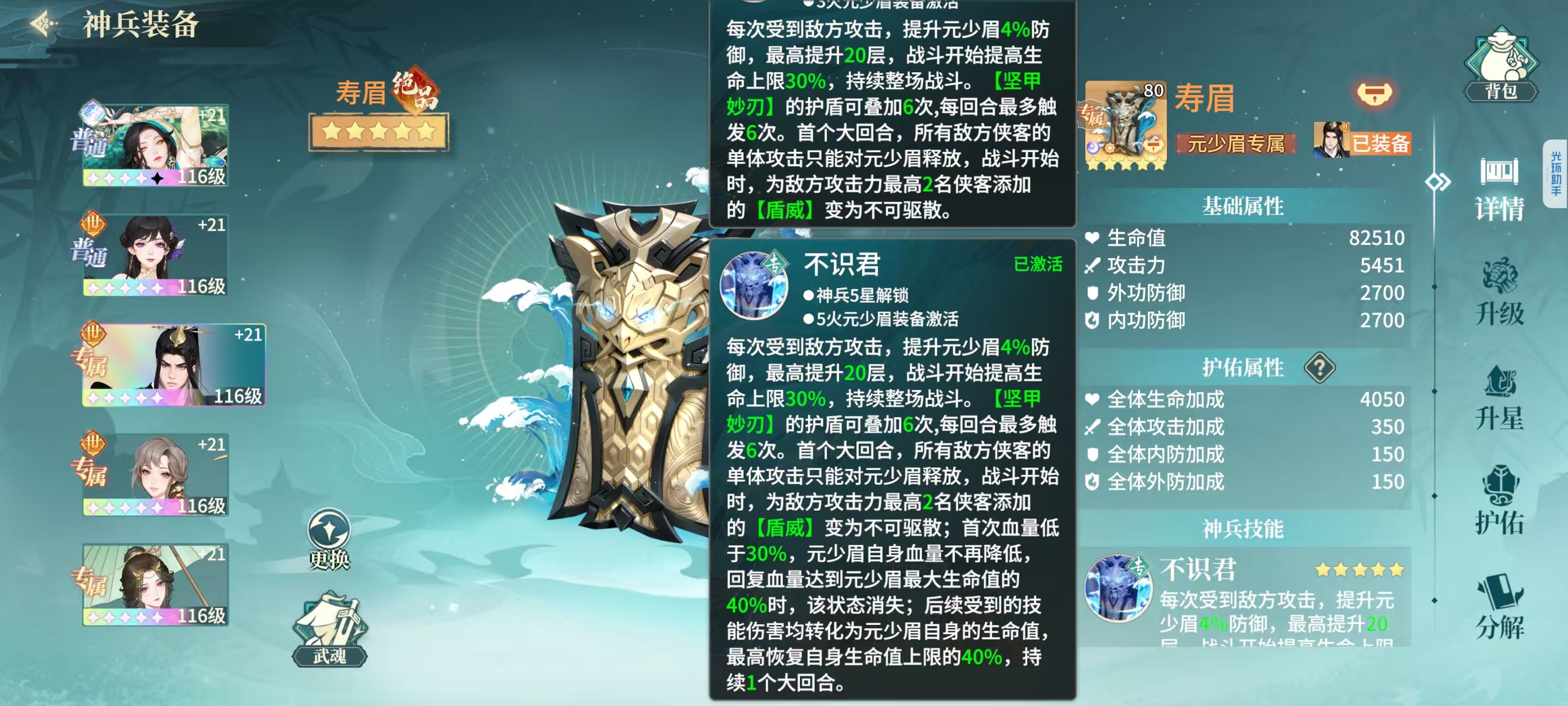The width and height of the screenshot is (1568, 706).
Task: Open the 升级 upgrade tab
Action: 1499,293
